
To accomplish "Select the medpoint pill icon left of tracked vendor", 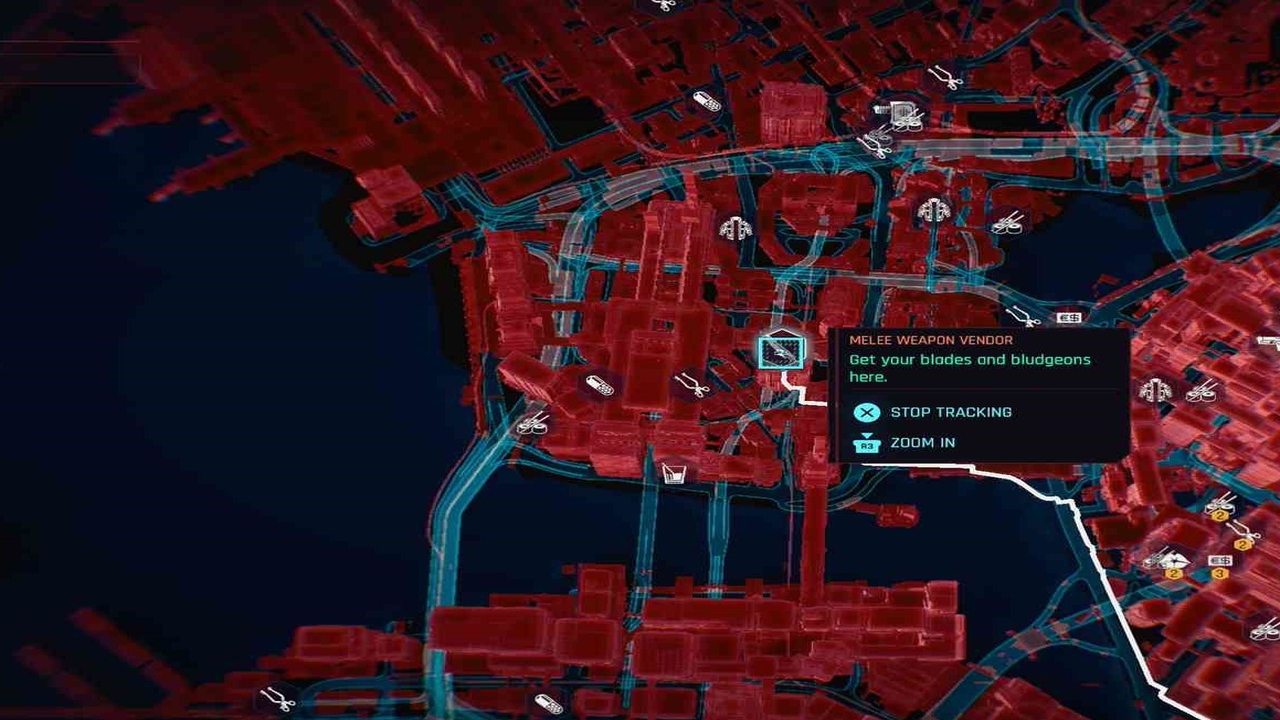I will (600, 385).
